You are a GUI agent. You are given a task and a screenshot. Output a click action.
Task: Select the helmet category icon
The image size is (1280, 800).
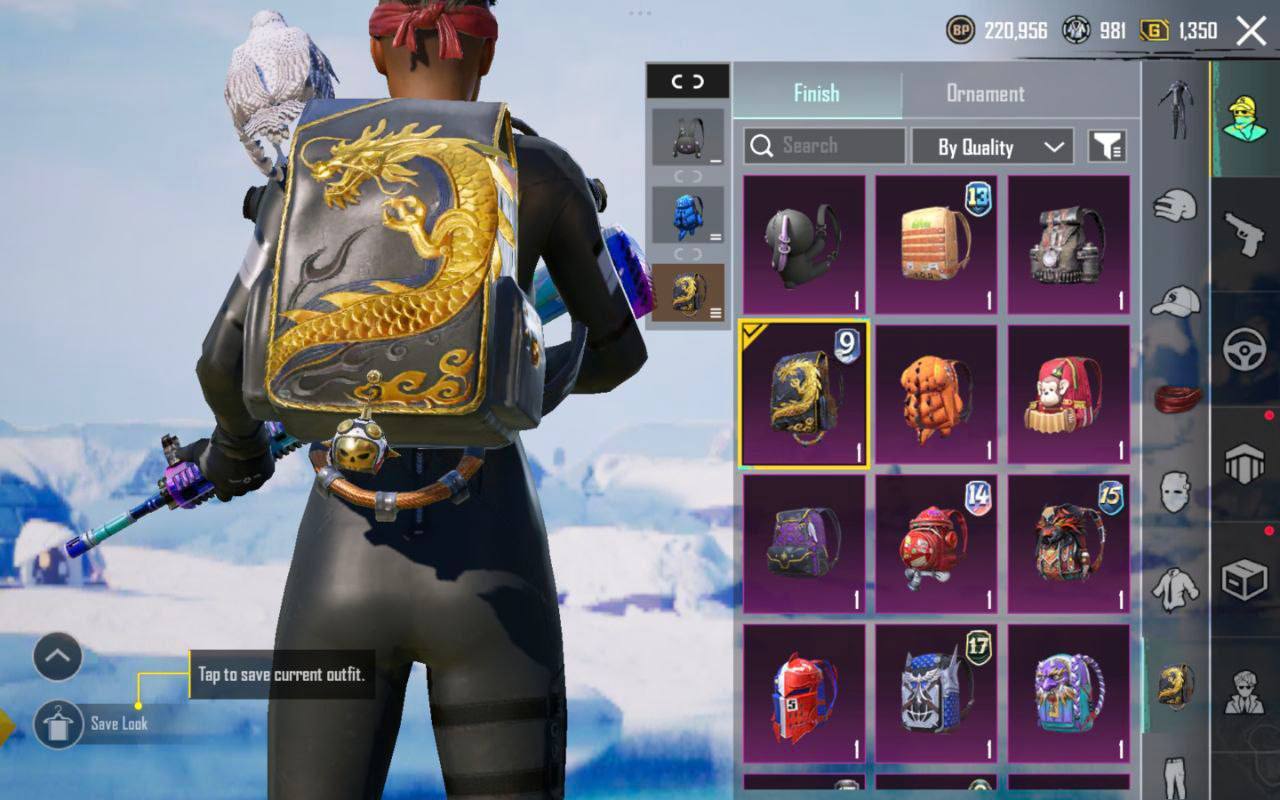pyautogui.click(x=1175, y=207)
